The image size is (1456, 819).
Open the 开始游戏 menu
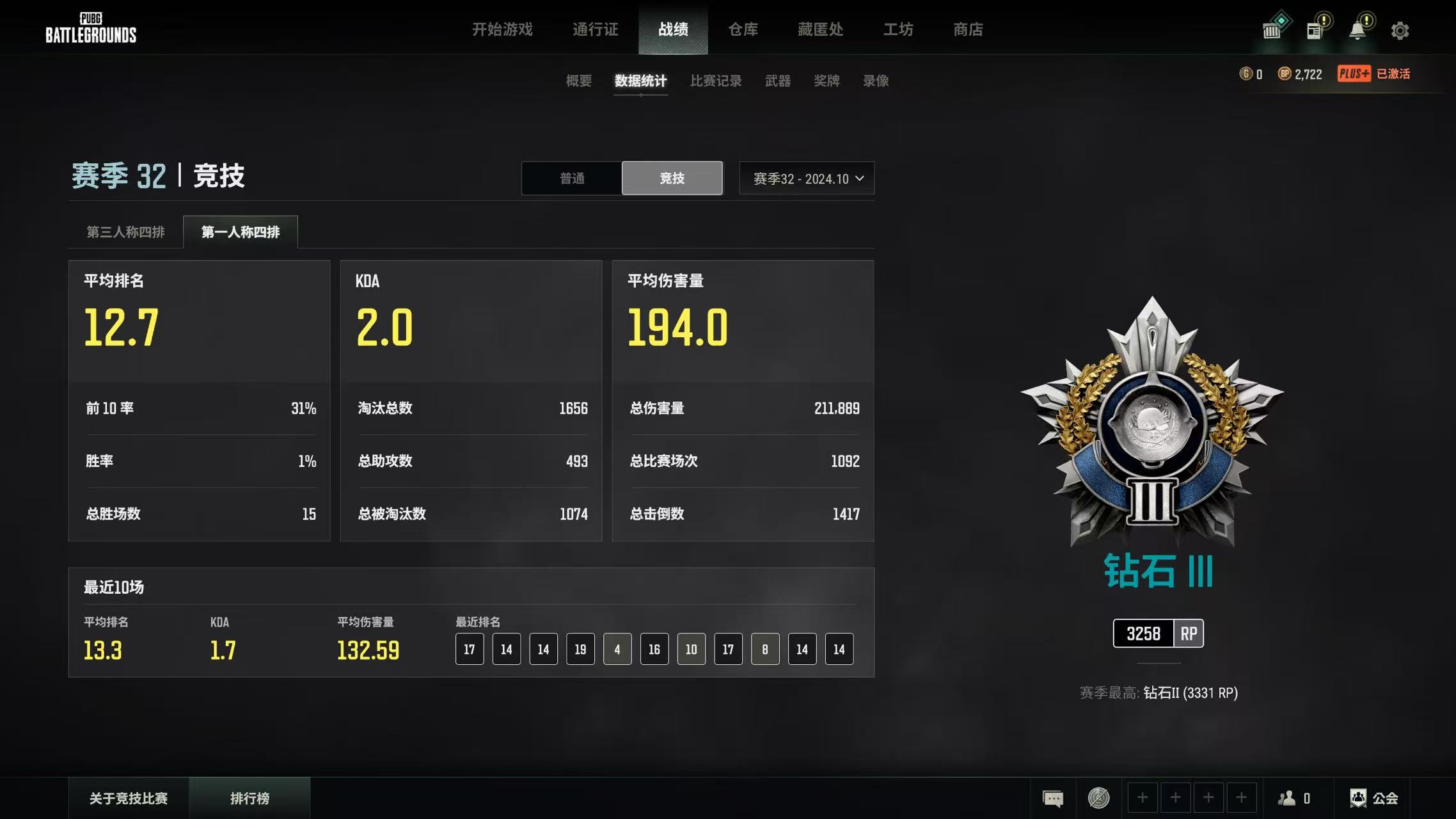[x=502, y=29]
